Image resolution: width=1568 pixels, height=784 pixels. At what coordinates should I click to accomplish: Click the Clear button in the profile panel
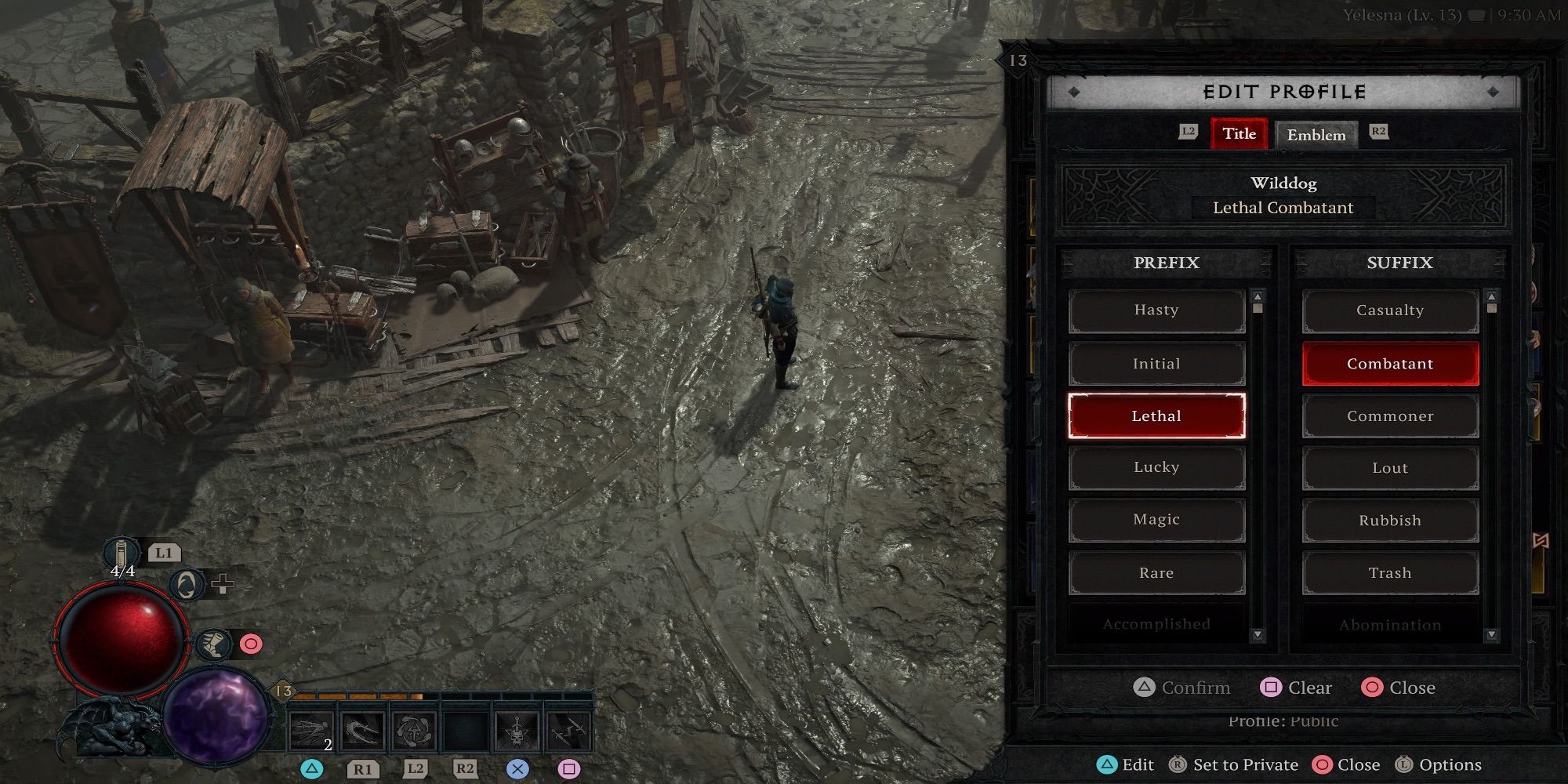(1296, 688)
